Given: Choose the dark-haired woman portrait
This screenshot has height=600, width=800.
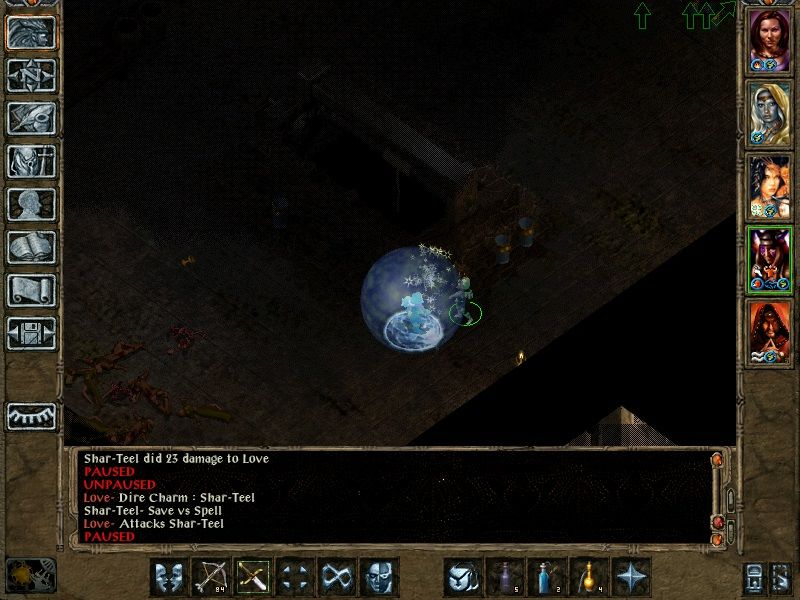Looking at the screenshot, I should pos(770,186).
